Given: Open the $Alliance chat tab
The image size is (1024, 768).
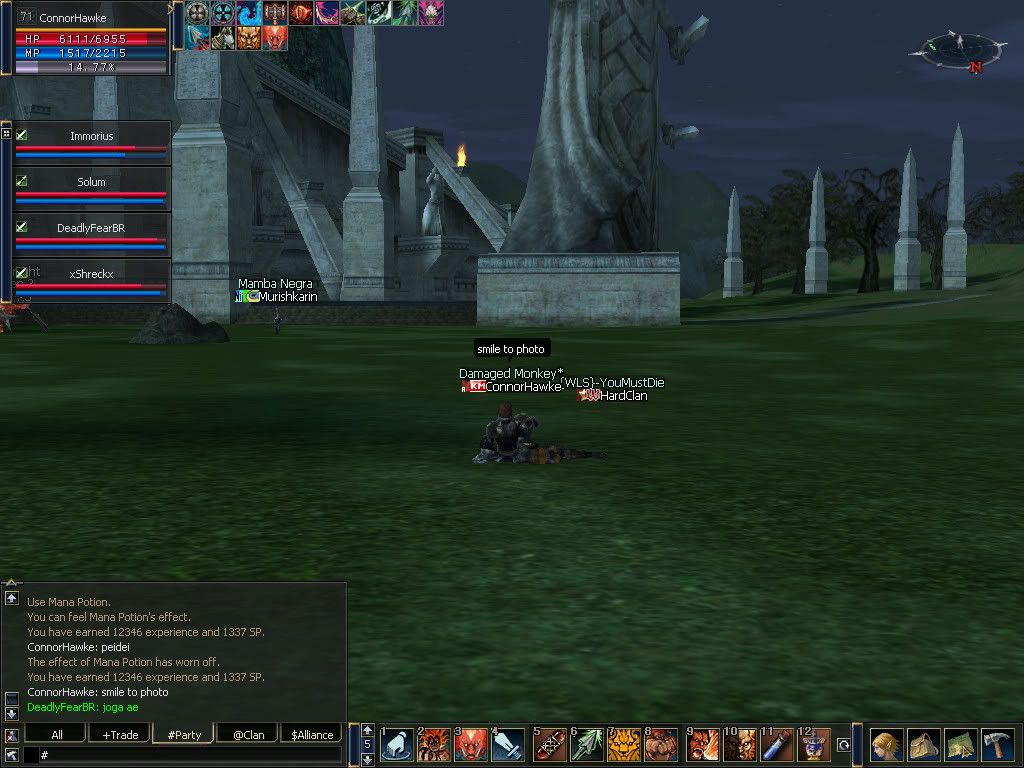Looking at the screenshot, I should pyautogui.click(x=311, y=735).
